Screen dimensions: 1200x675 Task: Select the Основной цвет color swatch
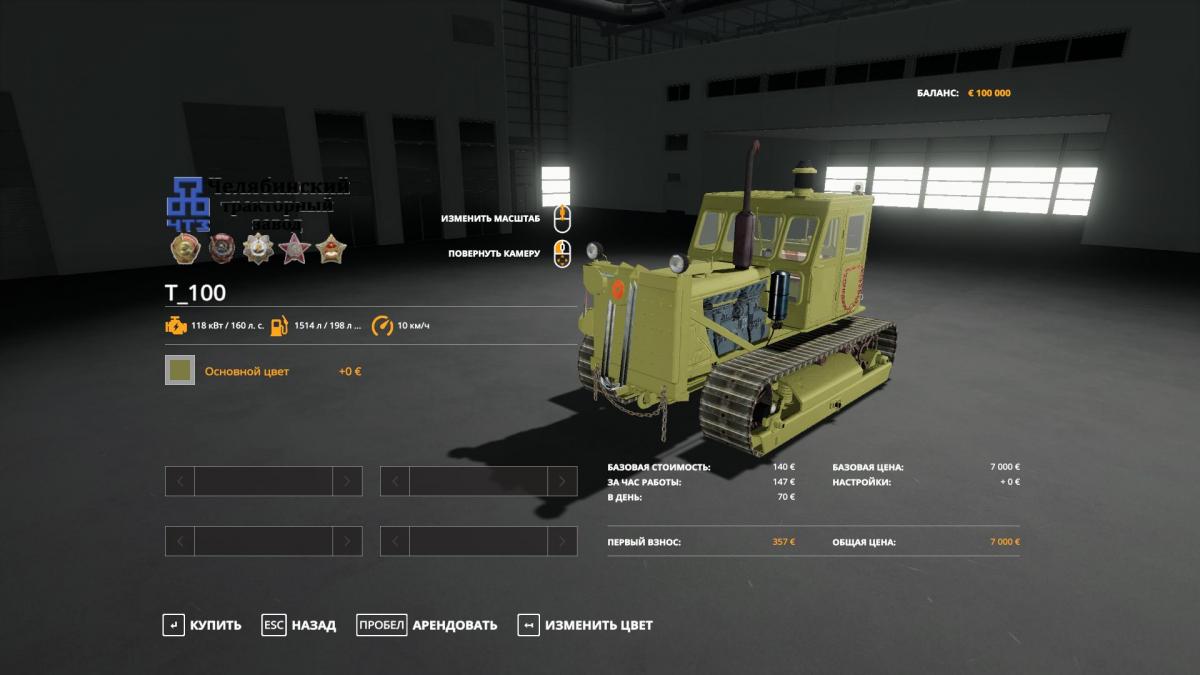tap(180, 371)
